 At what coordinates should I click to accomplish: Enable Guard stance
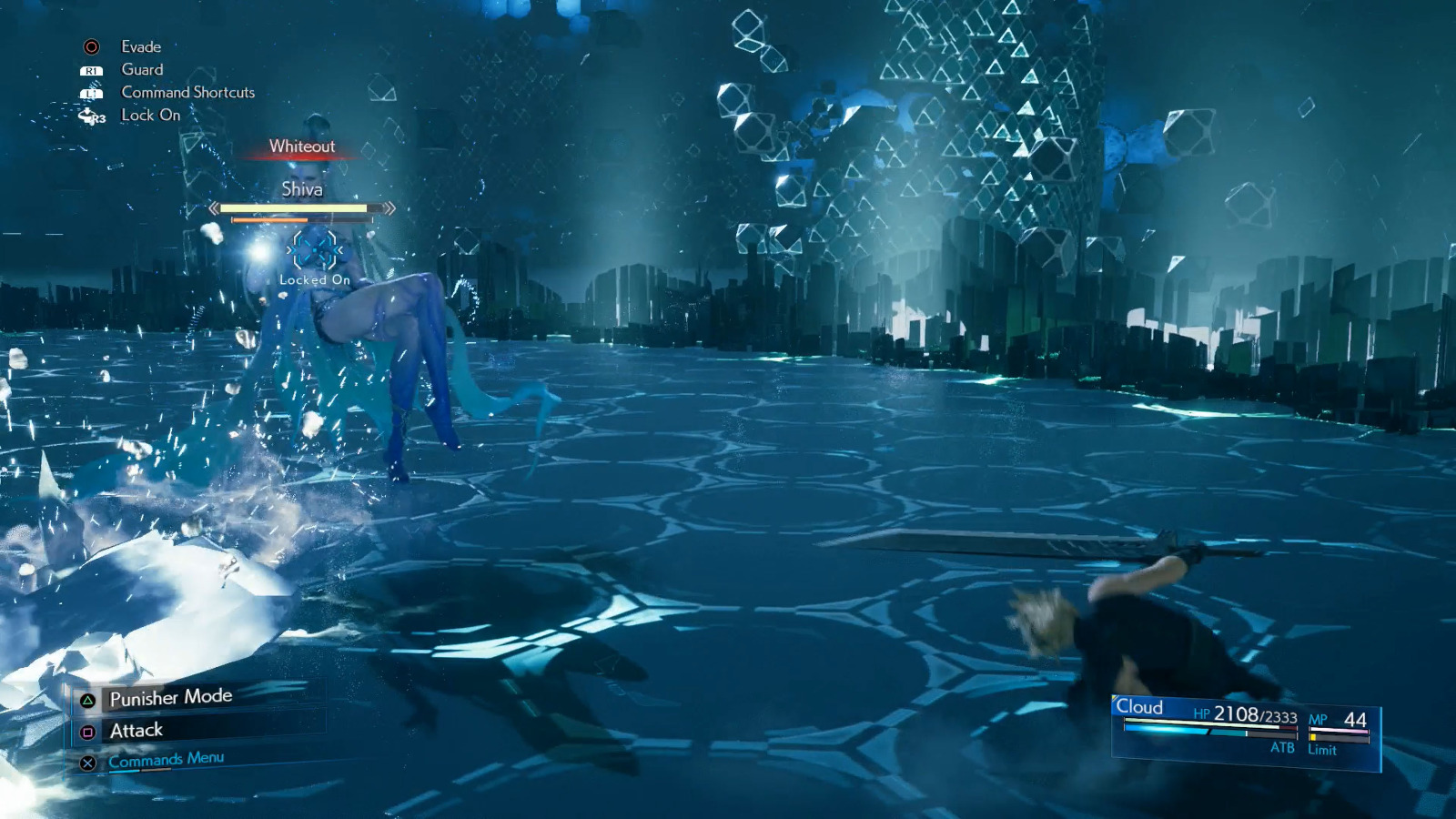142,69
